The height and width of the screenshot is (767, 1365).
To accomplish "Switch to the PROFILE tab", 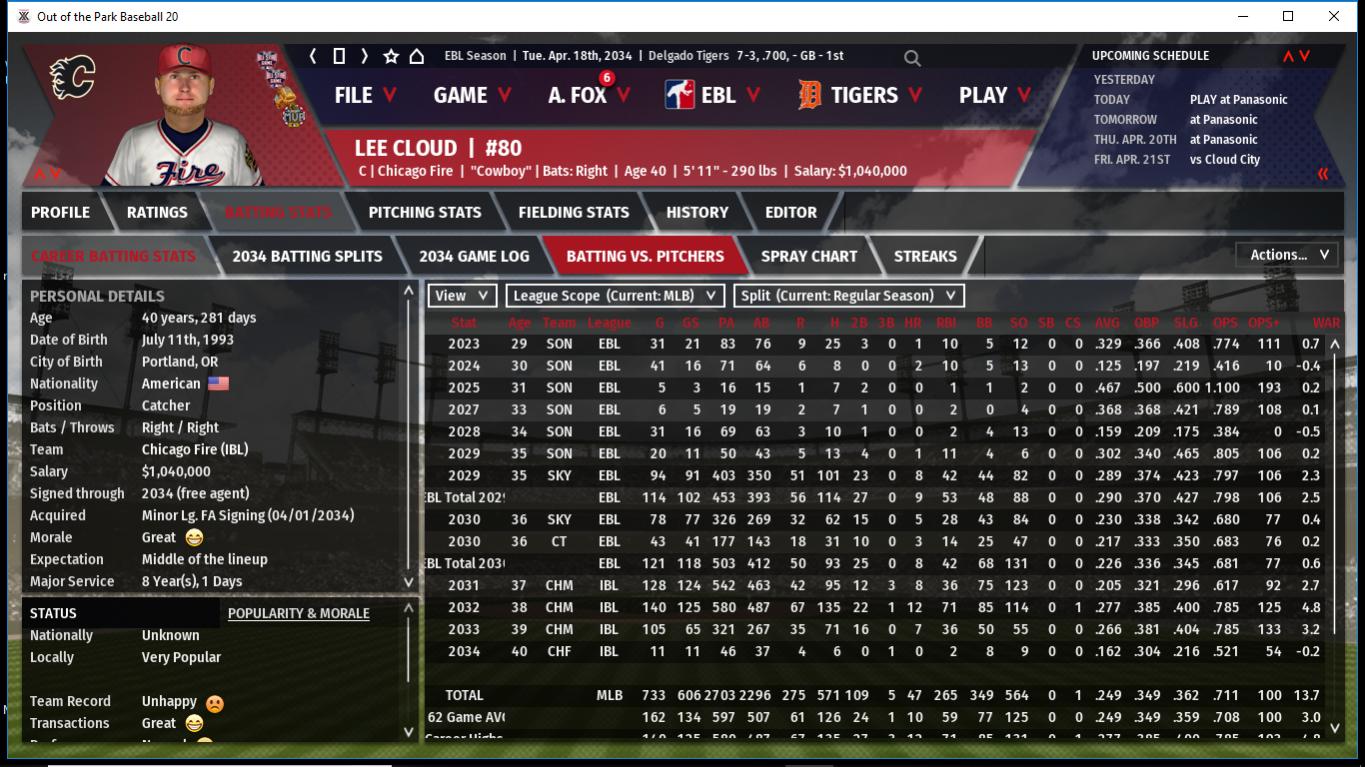I will point(60,212).
